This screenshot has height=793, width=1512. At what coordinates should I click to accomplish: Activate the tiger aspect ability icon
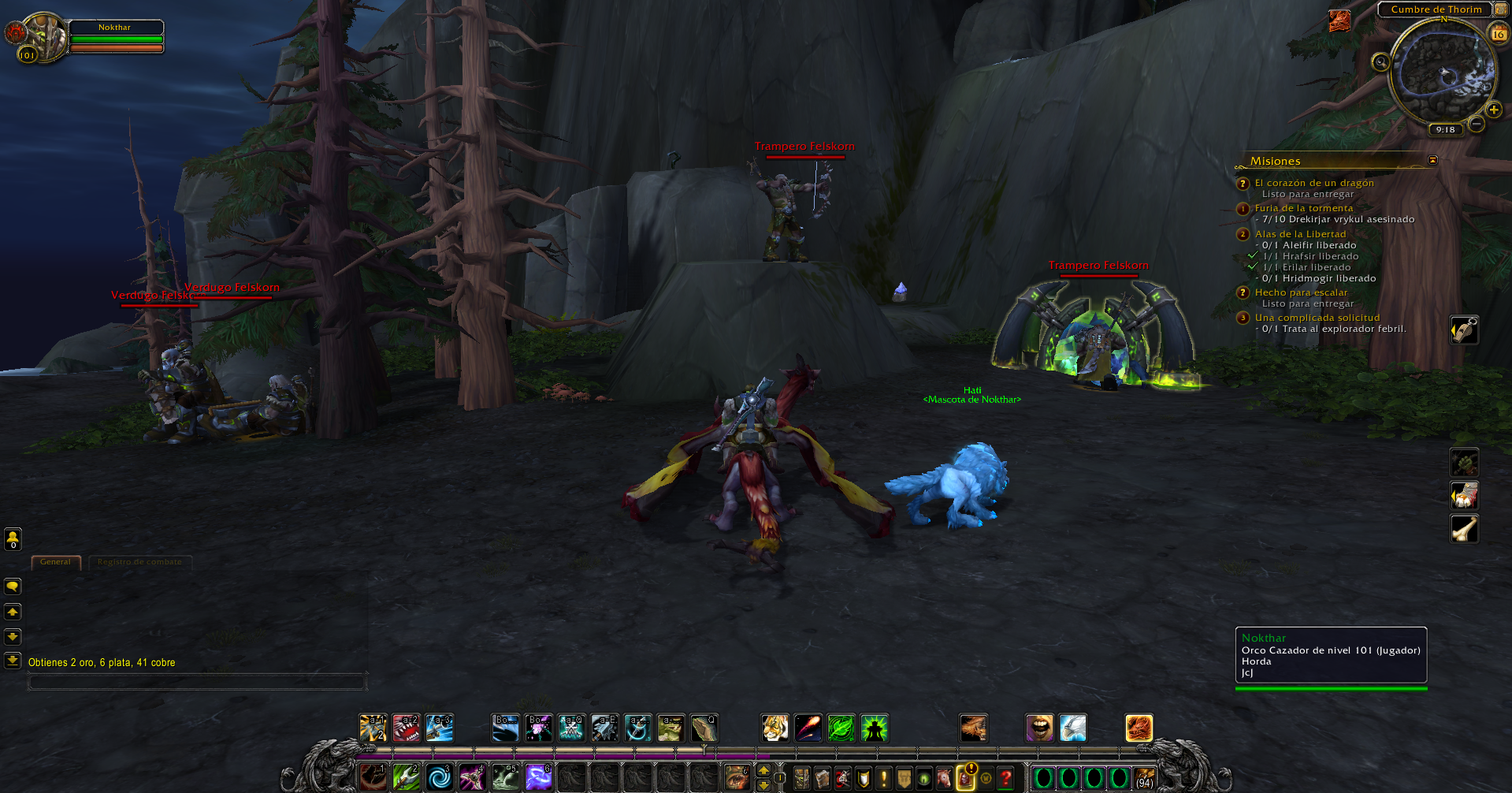point(775,728)
